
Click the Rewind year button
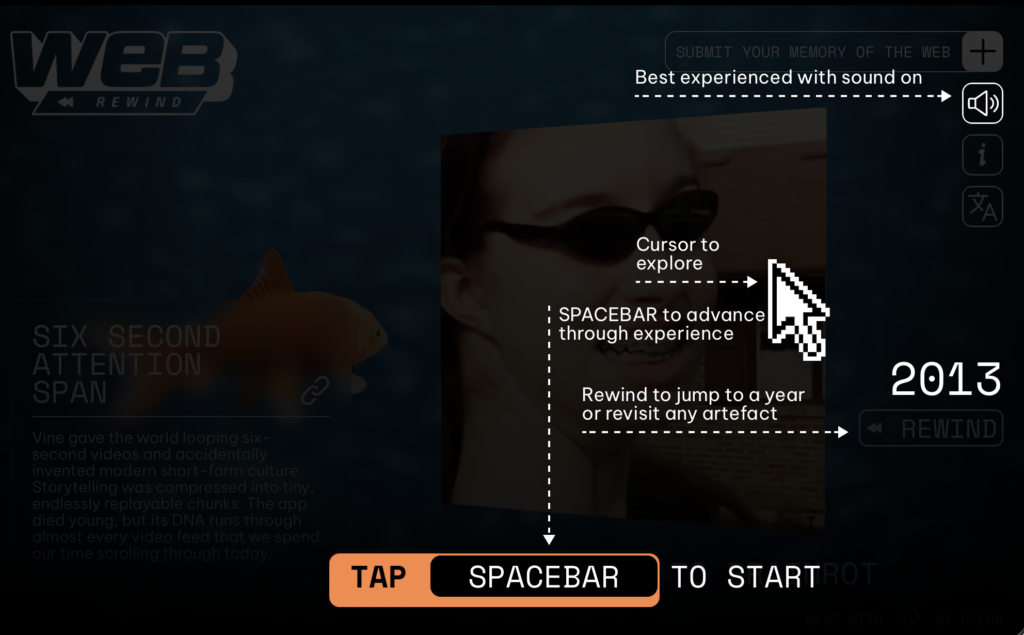pyautogui.click(x=931, y=429)
